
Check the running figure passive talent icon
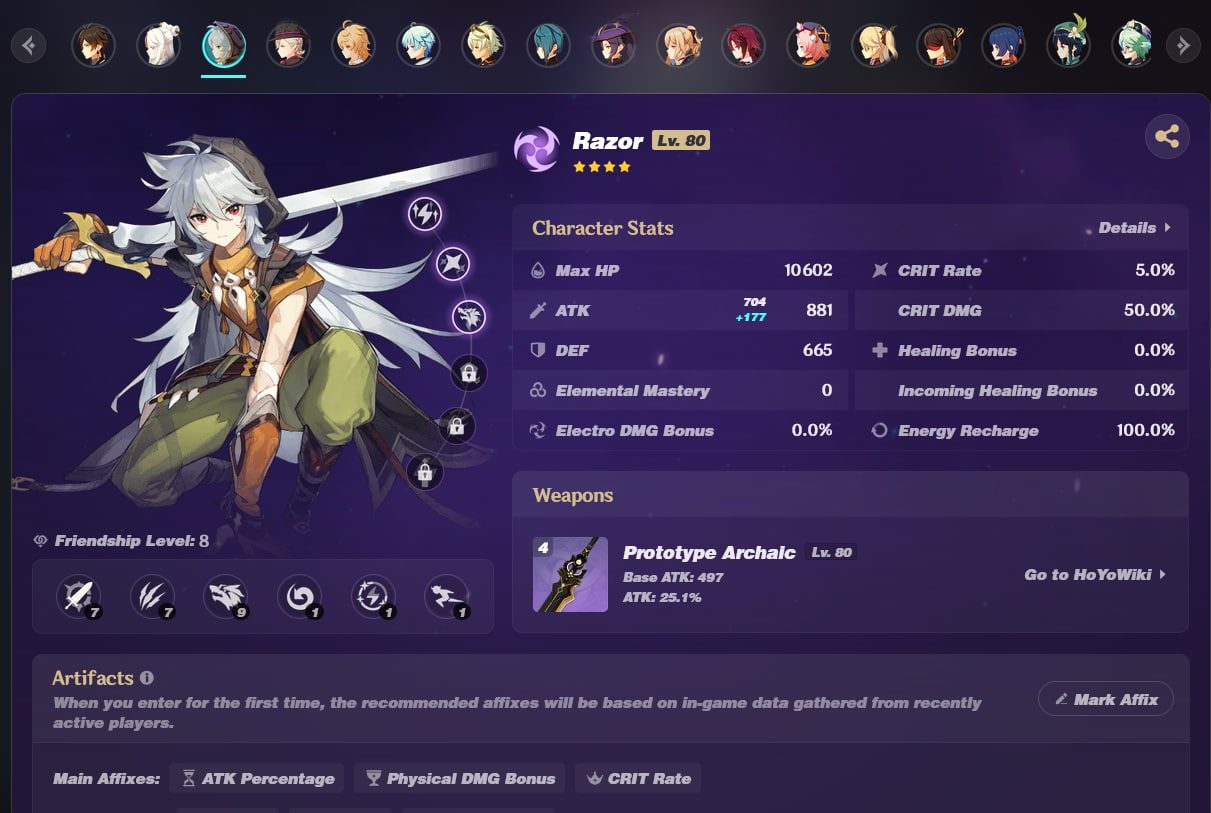446,596
